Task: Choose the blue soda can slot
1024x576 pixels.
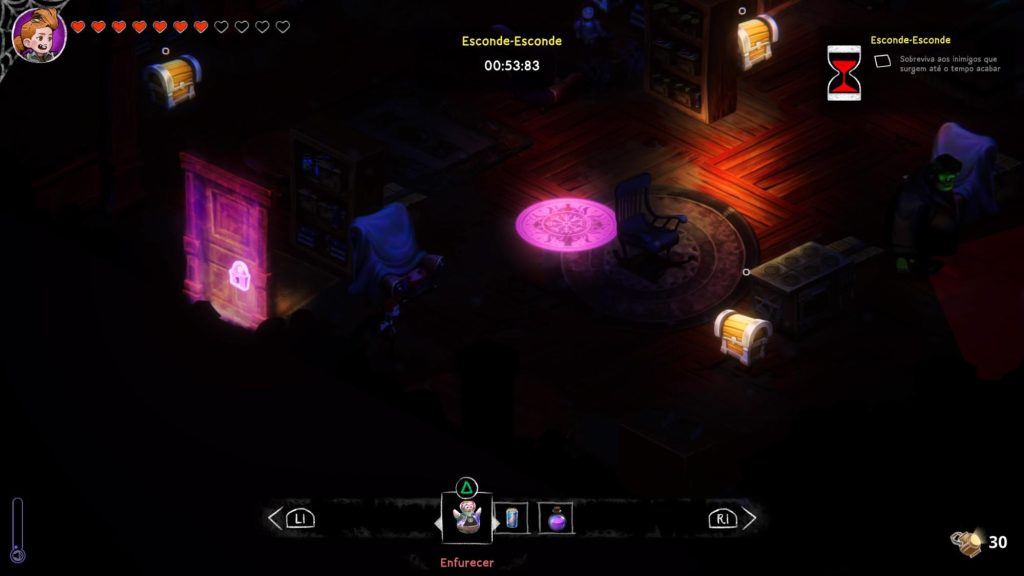Action: pos(512,517)
